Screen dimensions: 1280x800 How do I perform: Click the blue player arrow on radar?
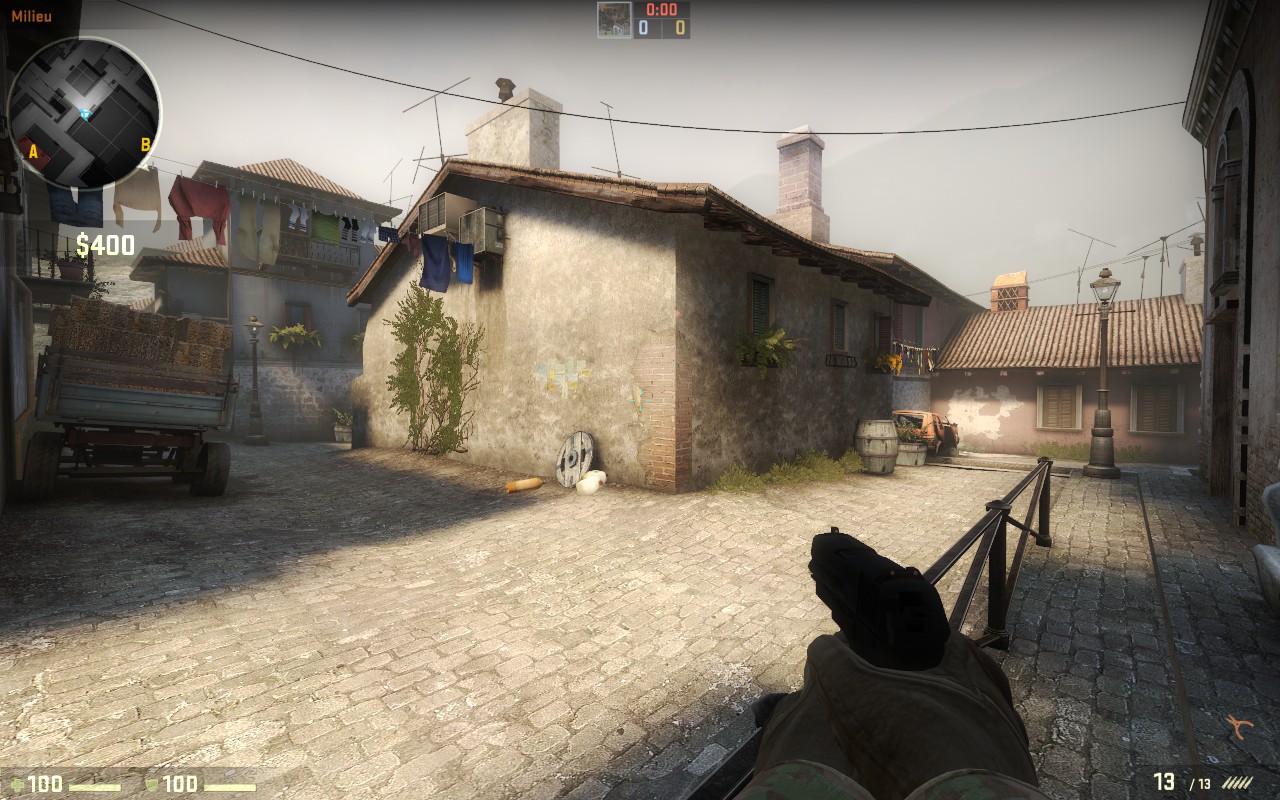(85, 115)
